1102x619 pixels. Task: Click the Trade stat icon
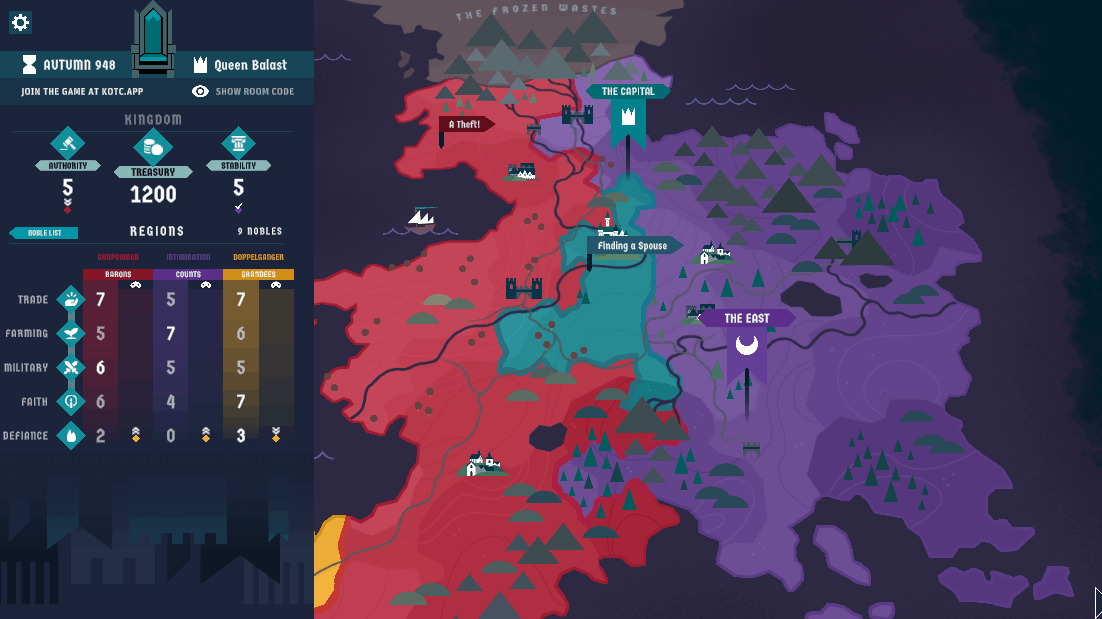click(x=70, y=299)
